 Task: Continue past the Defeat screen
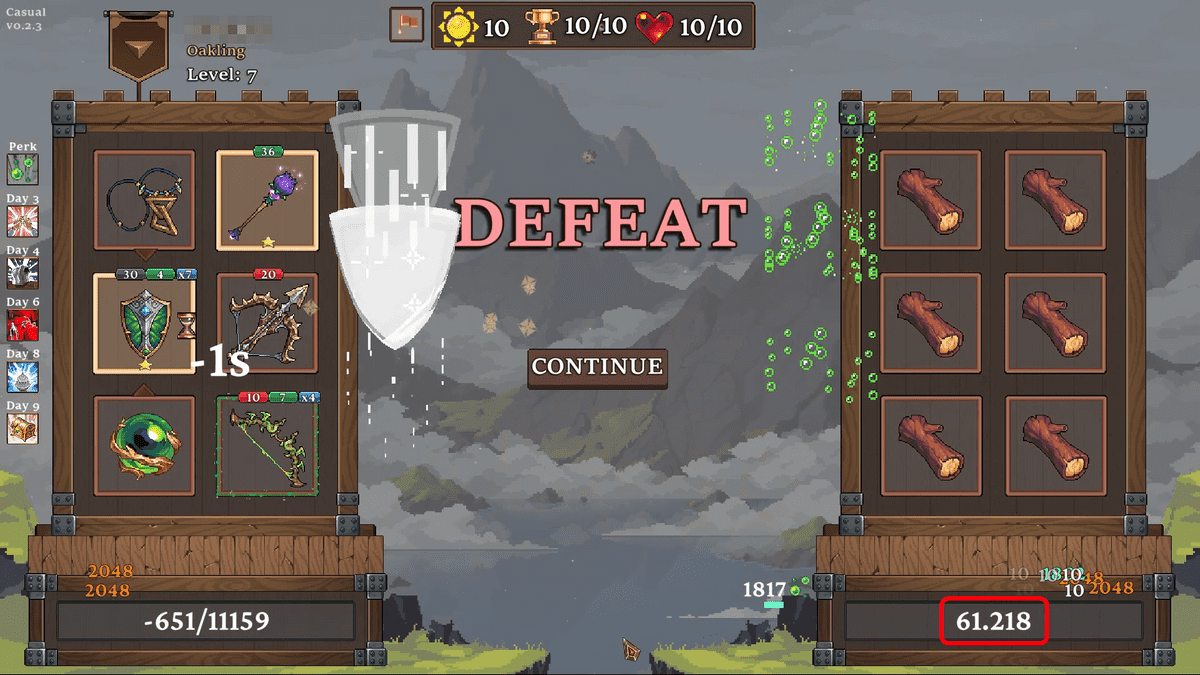[x=597, y=366]
